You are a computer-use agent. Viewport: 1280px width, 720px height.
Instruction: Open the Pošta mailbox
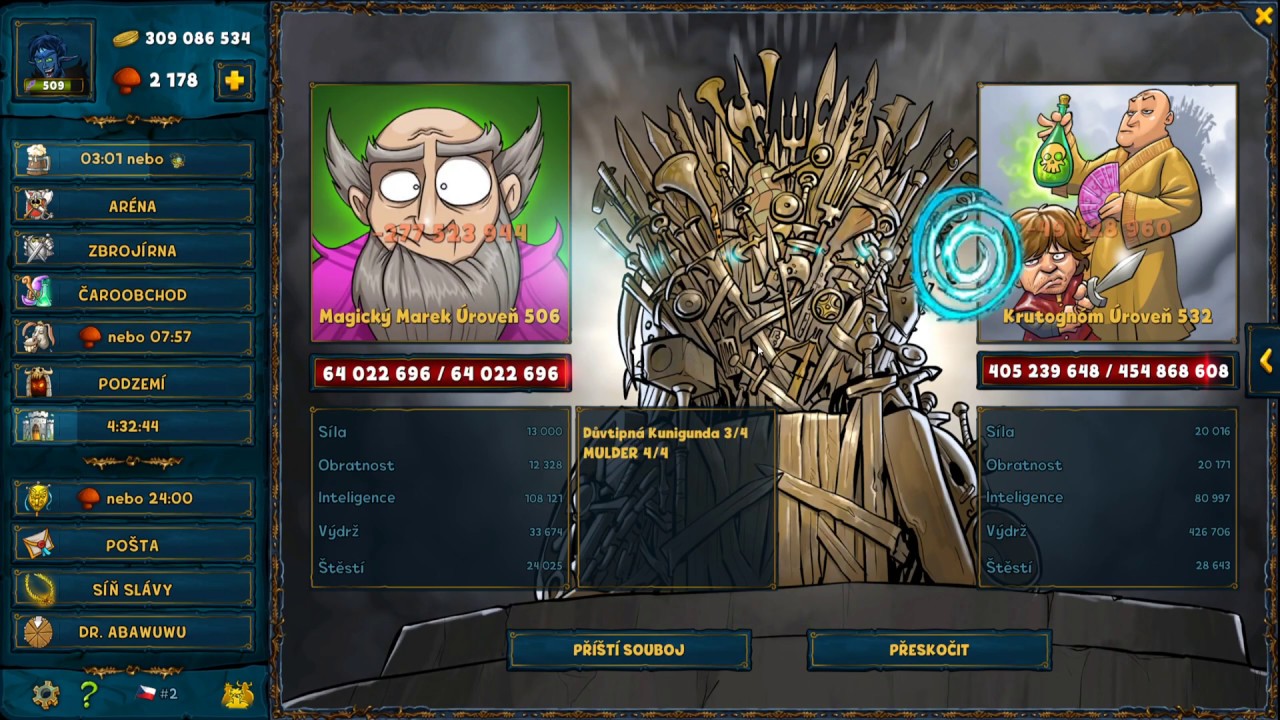coord(133,545)
